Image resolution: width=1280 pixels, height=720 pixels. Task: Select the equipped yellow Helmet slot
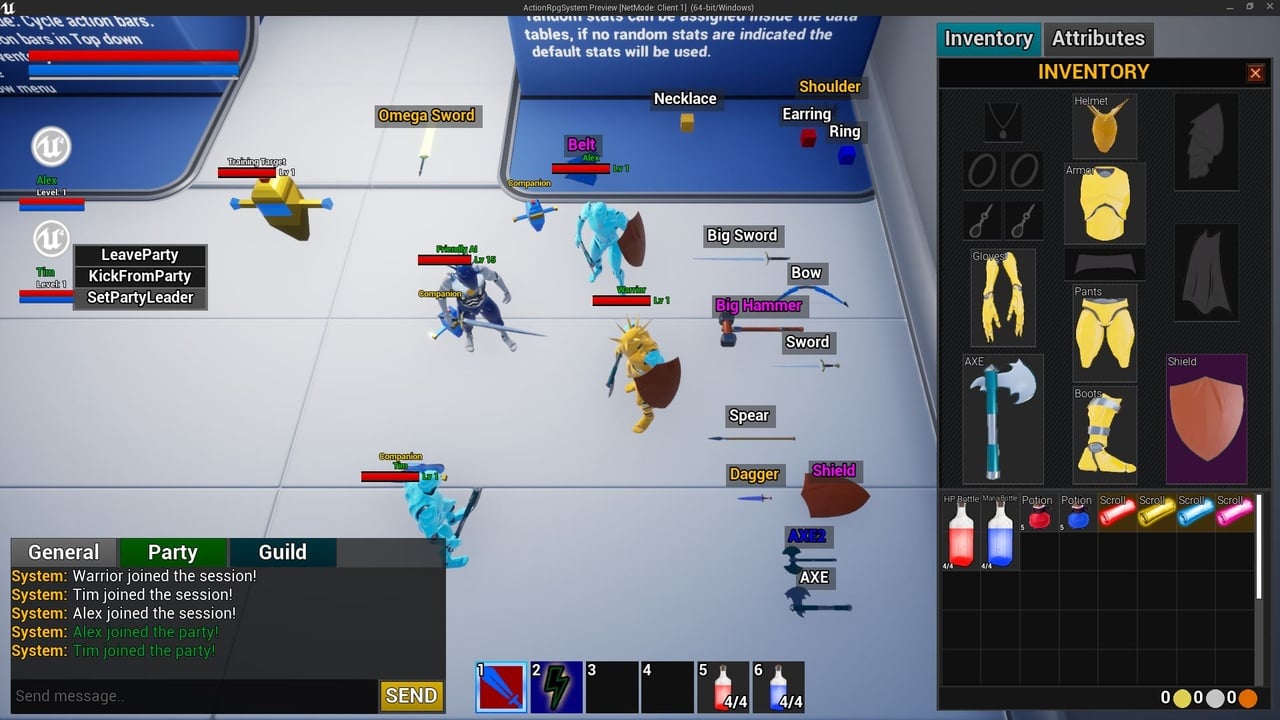click(x=1104, y=126)
